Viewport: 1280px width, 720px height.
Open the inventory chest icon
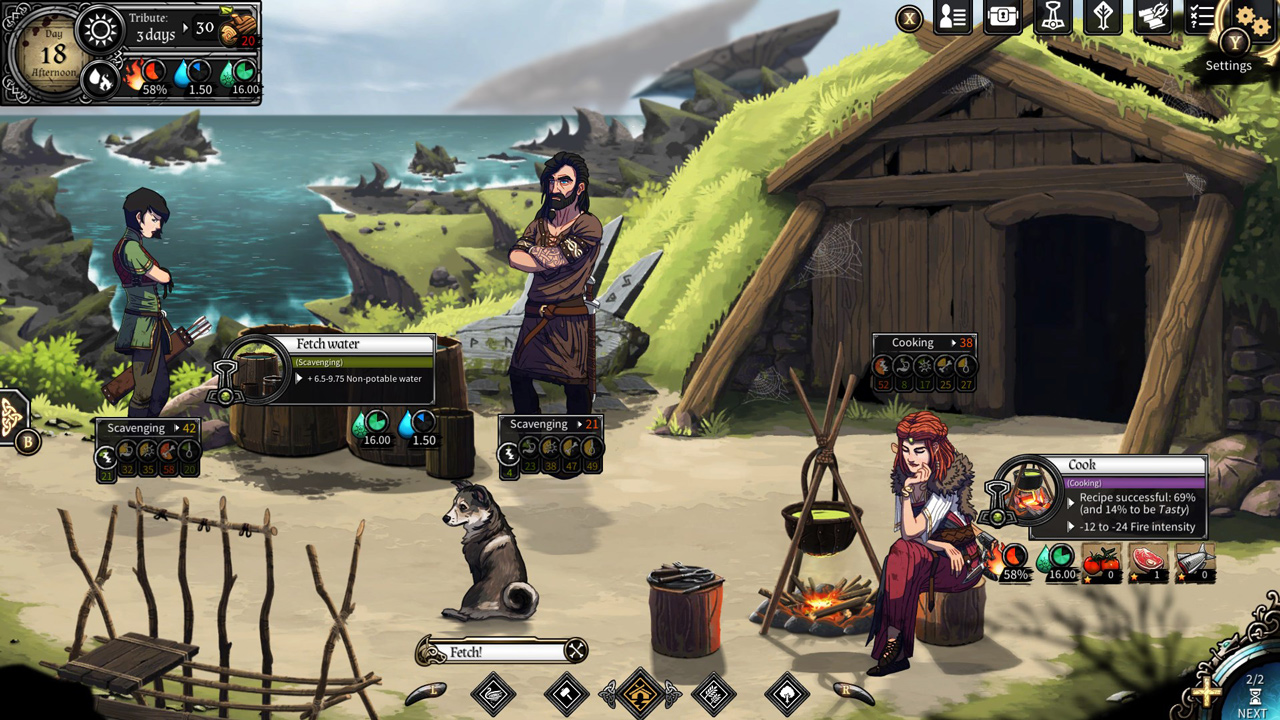[1002, 17]
